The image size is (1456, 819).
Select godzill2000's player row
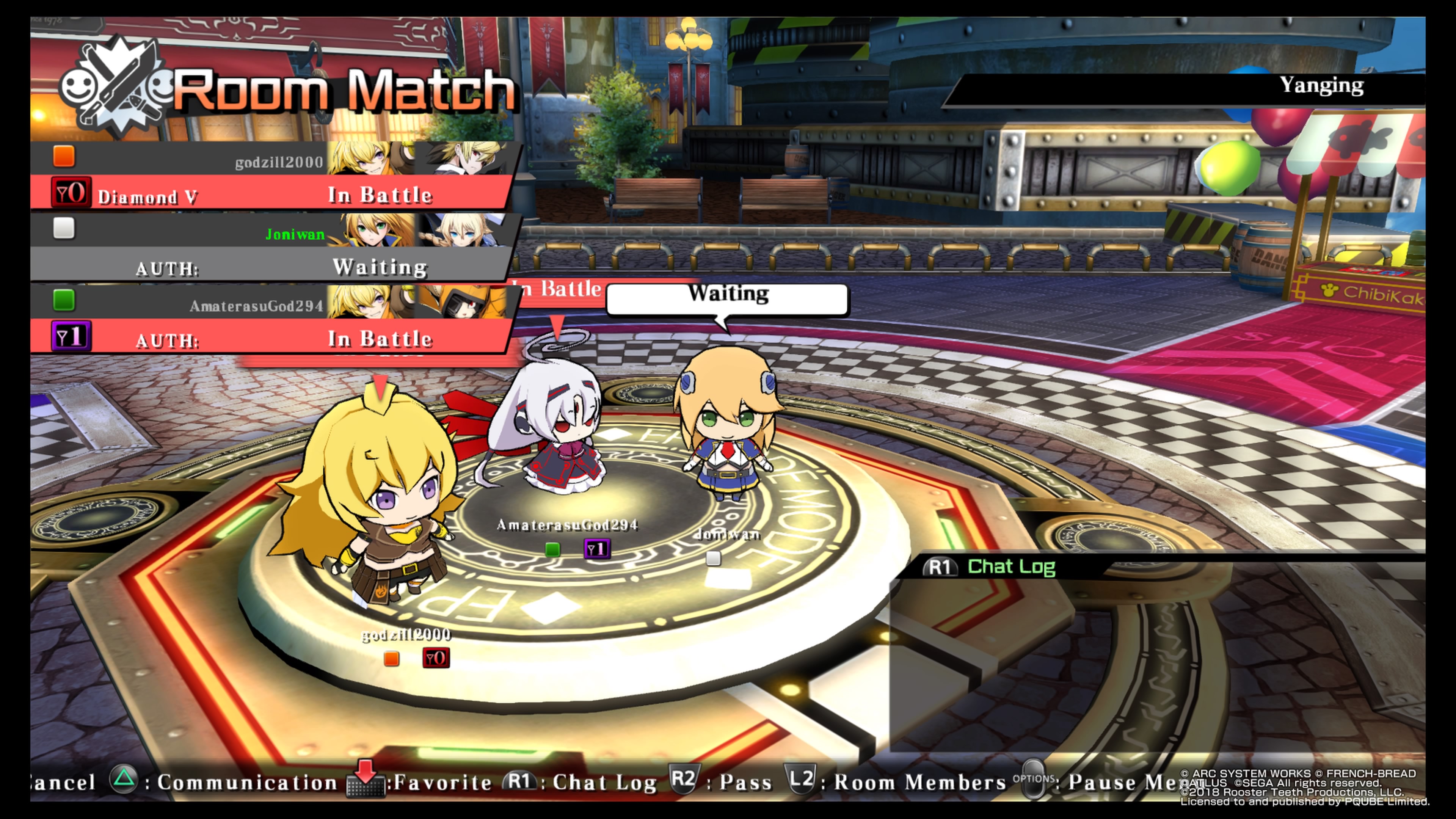click(271, 175)
